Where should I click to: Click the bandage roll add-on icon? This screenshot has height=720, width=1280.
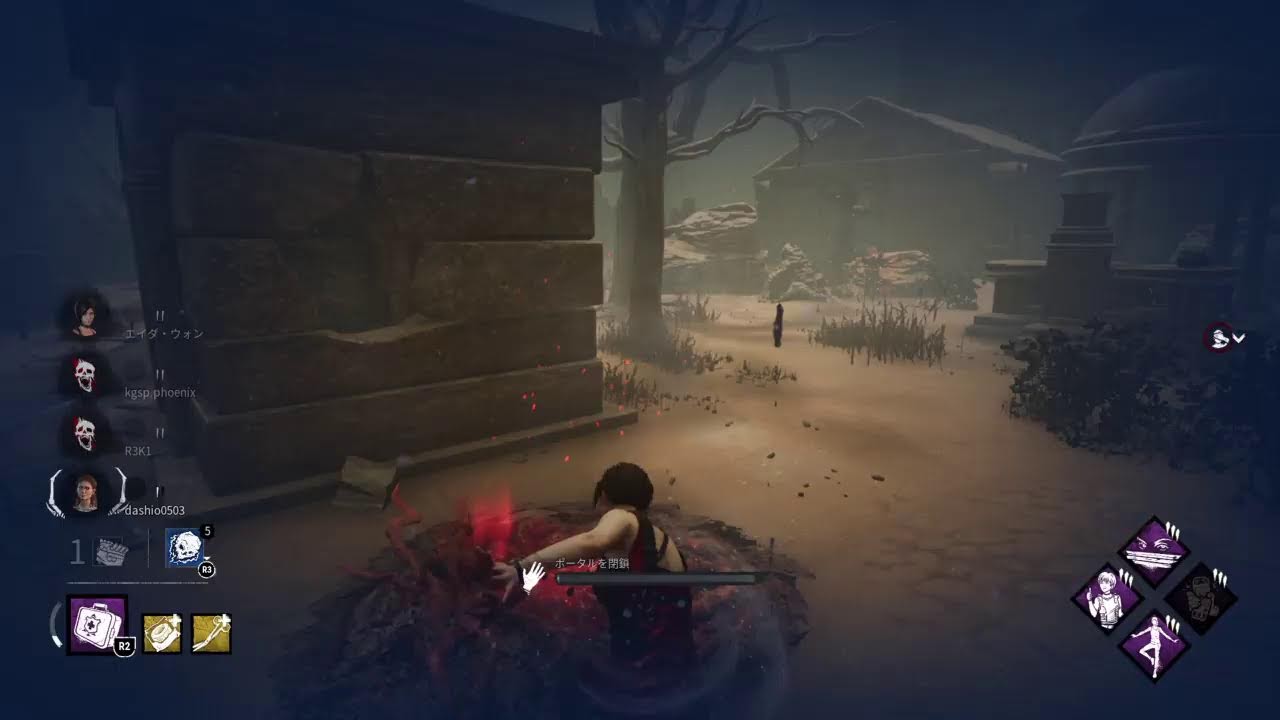[162, 634]
